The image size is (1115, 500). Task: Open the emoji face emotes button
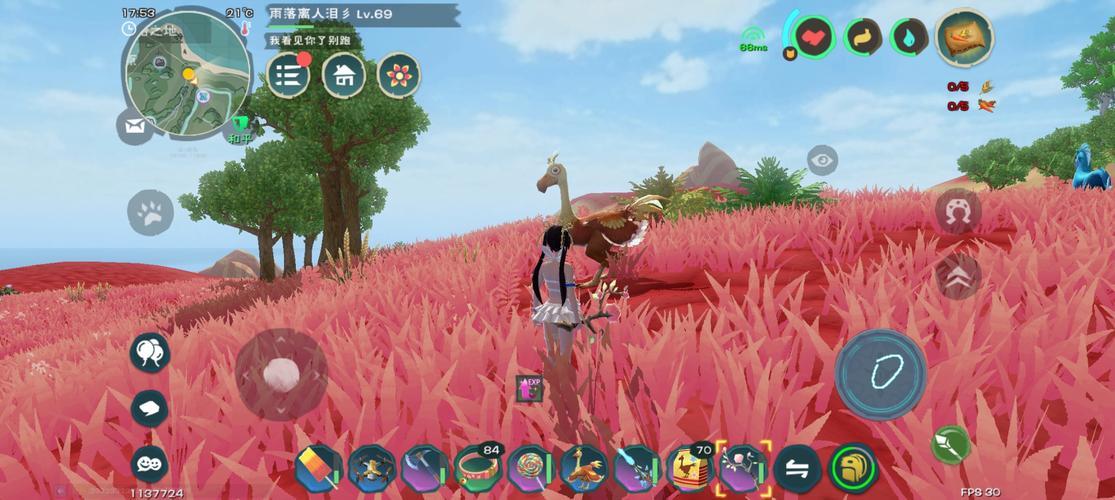tap(150, 463)
